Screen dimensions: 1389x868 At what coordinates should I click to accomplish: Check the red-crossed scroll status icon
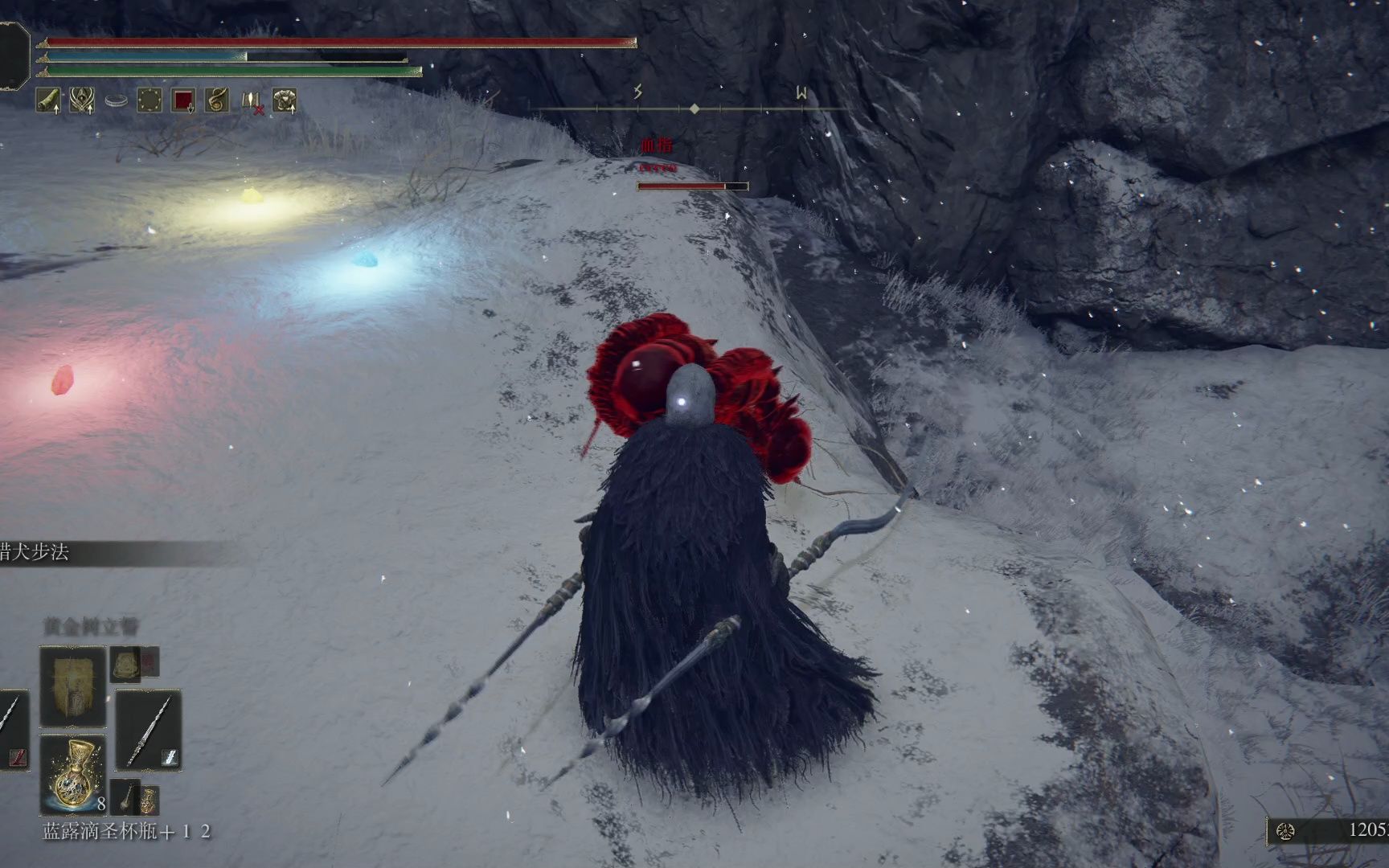point(252,101)
